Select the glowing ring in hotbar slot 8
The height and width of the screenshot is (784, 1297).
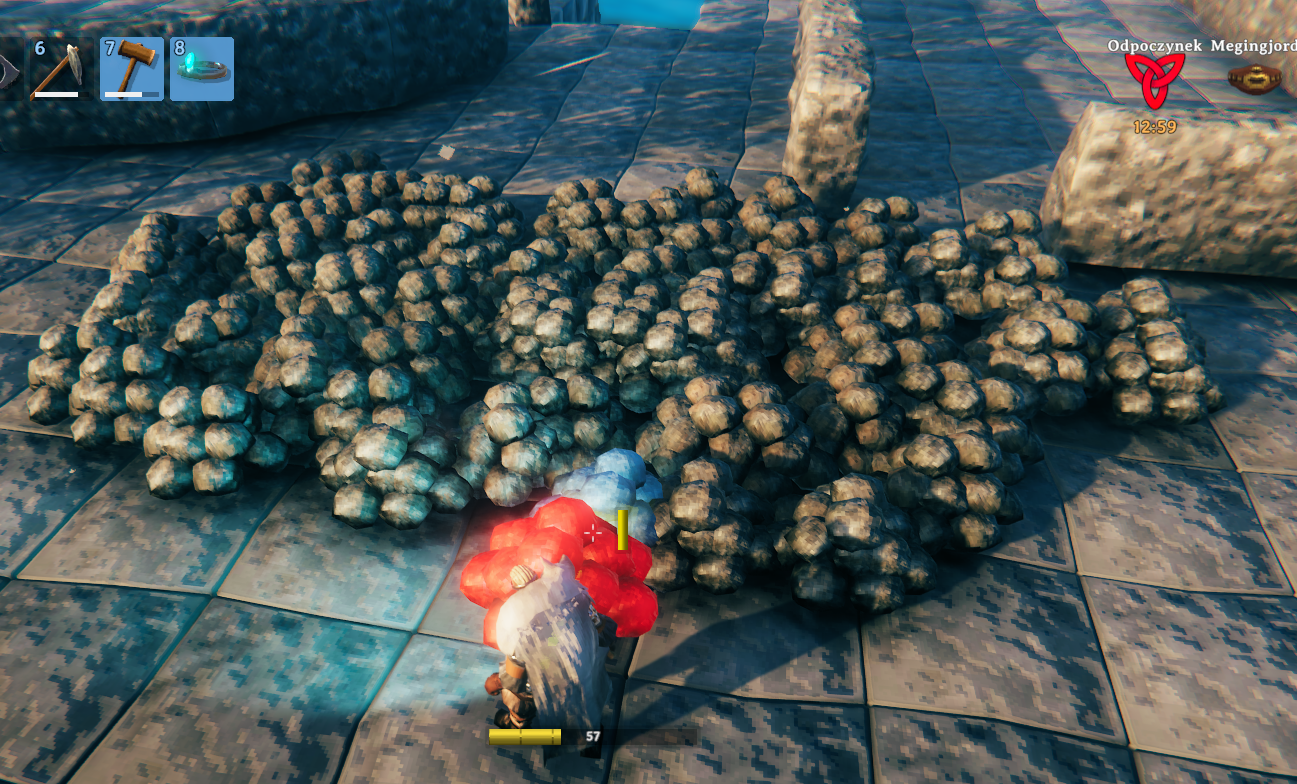coord(202,69)
